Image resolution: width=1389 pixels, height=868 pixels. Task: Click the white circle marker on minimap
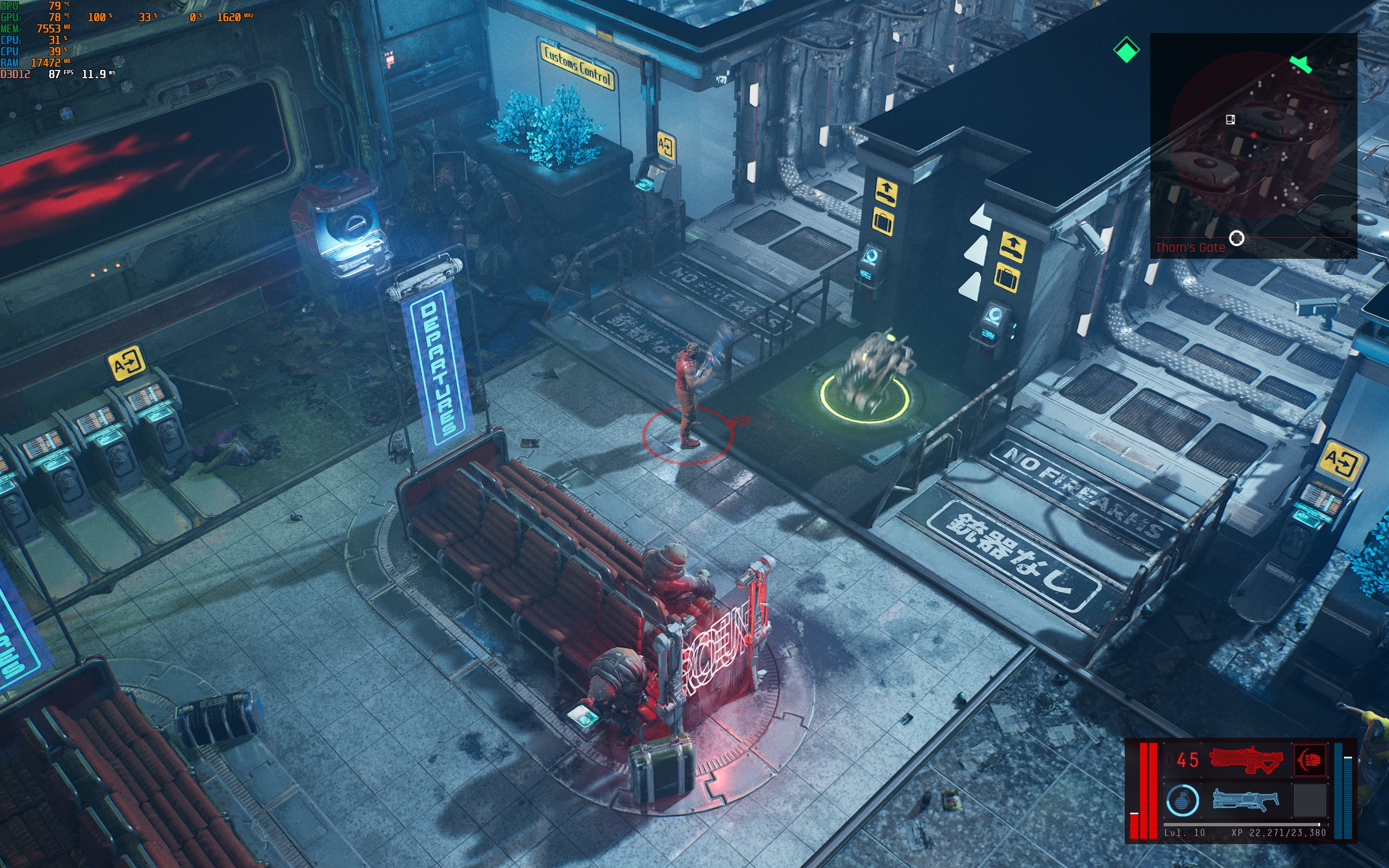[x=1237, y=238]
